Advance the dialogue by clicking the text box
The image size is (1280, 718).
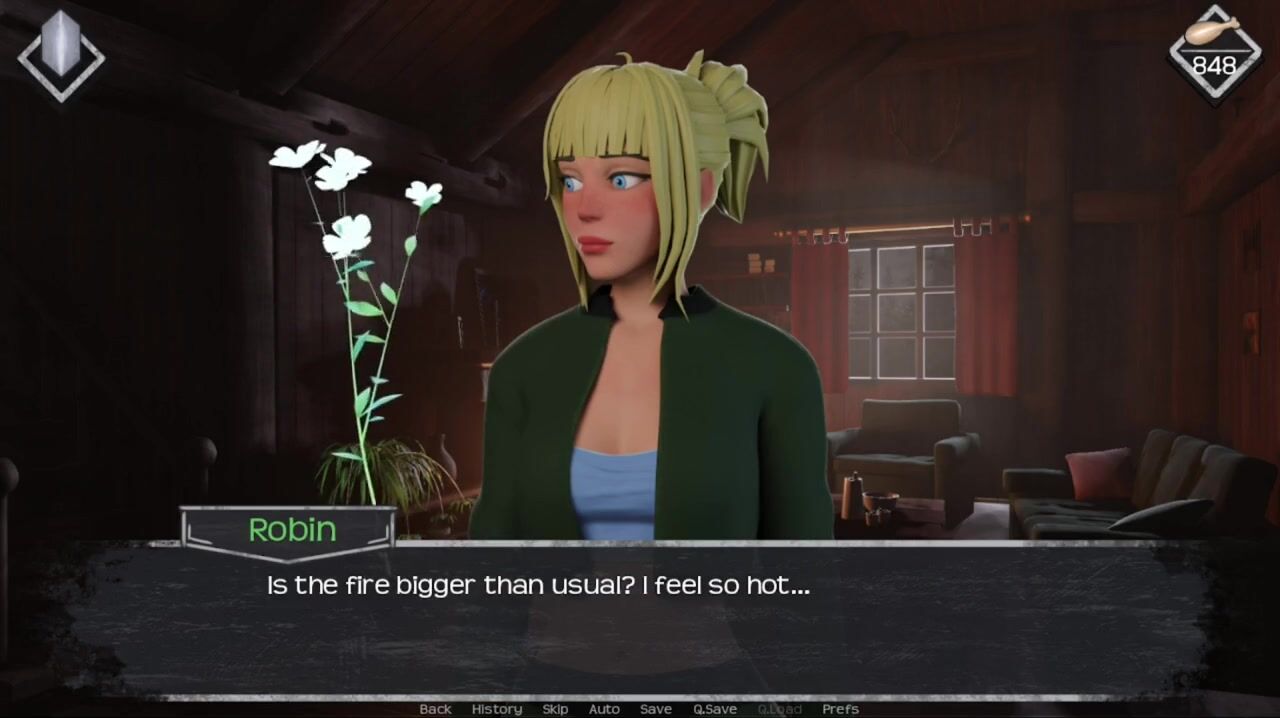tap(640, 620)
